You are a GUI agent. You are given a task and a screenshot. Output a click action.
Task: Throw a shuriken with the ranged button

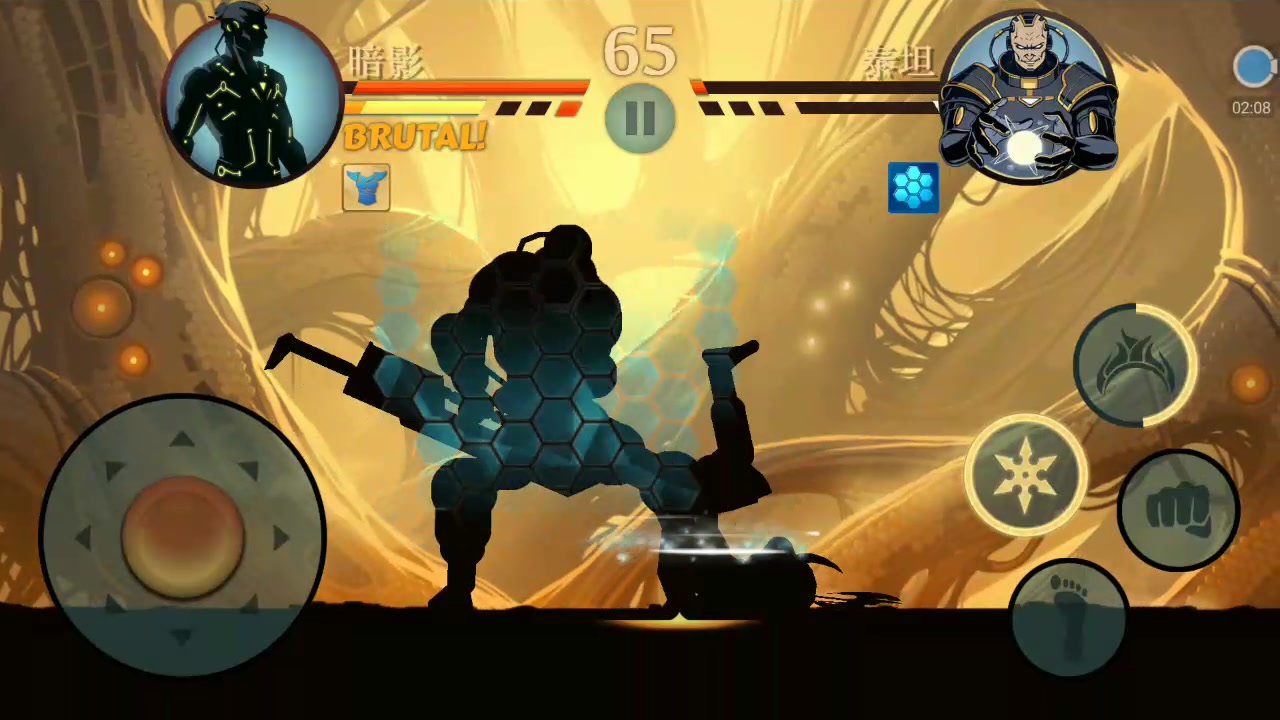coord(1026,475)
